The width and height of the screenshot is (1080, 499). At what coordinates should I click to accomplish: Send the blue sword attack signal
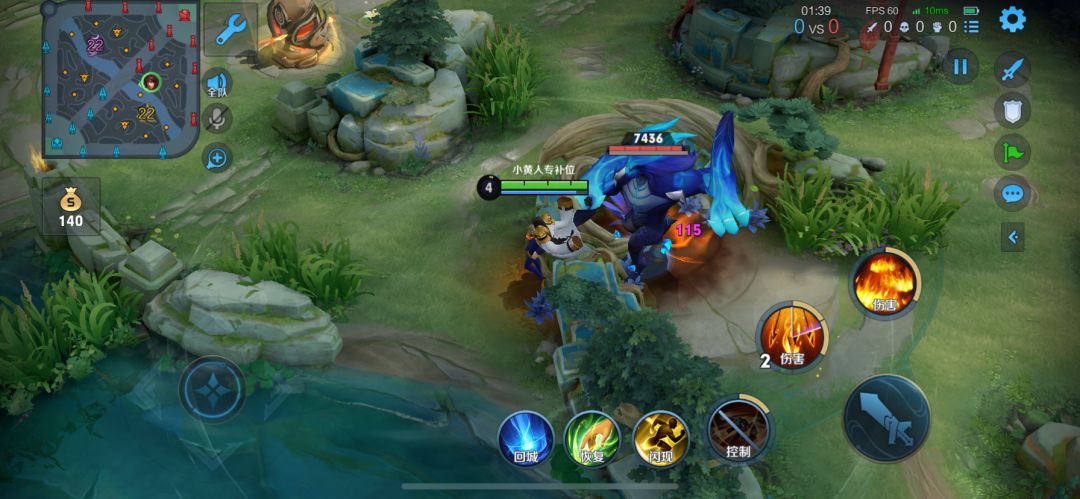(x=1012, y=70)
